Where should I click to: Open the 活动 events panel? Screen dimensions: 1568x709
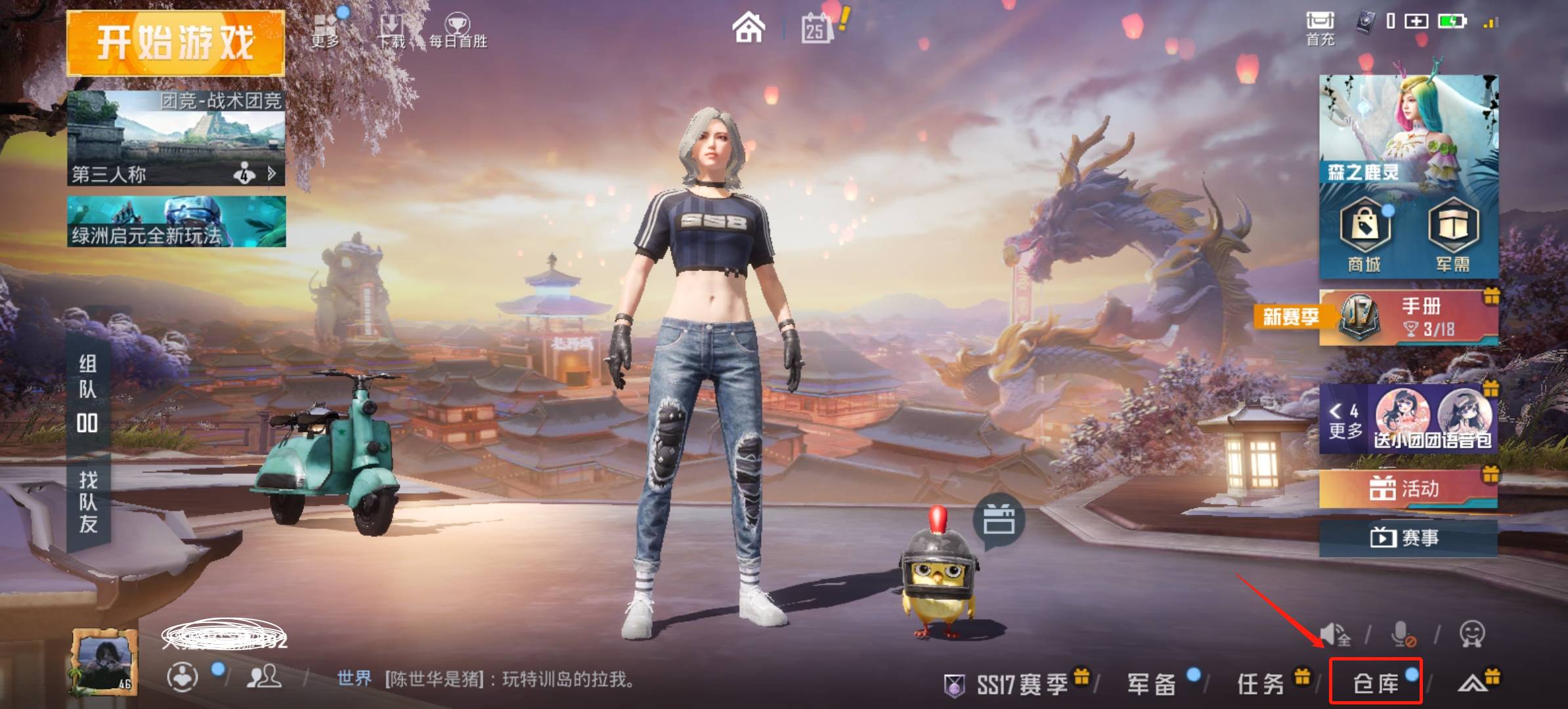click(1408, 489)
